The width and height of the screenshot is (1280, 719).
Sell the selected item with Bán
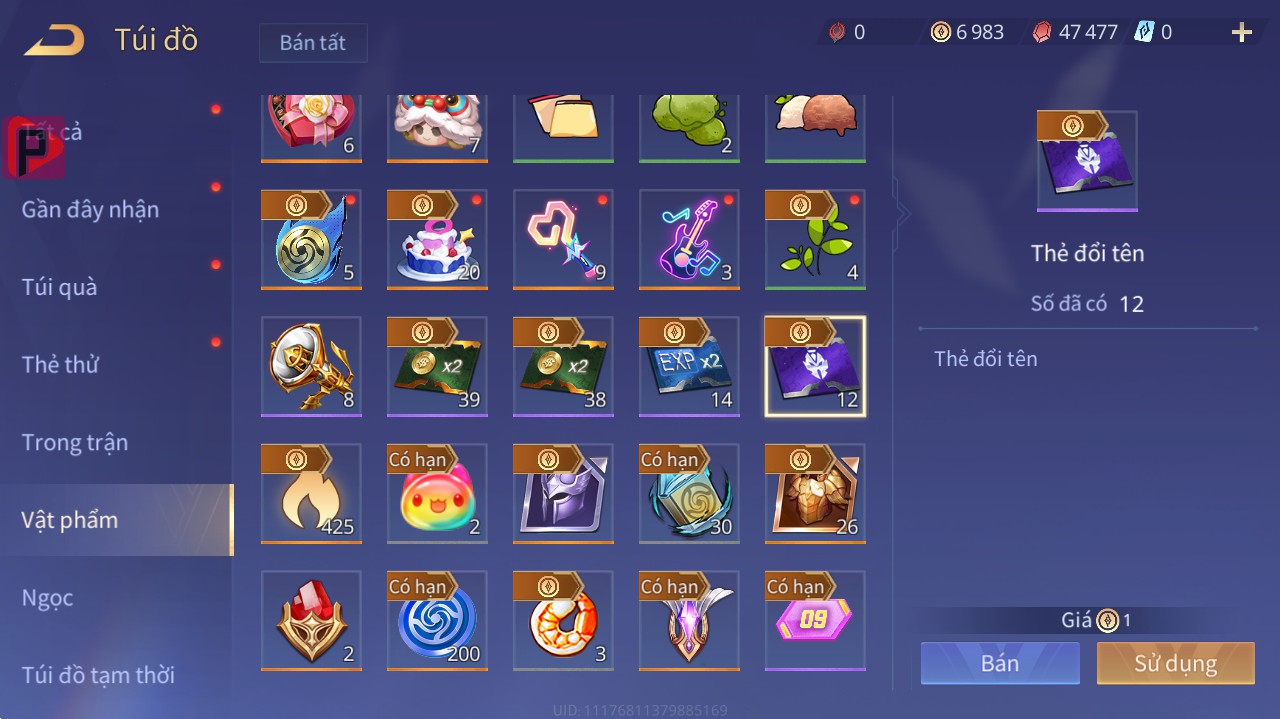[x=1000, y=663]
